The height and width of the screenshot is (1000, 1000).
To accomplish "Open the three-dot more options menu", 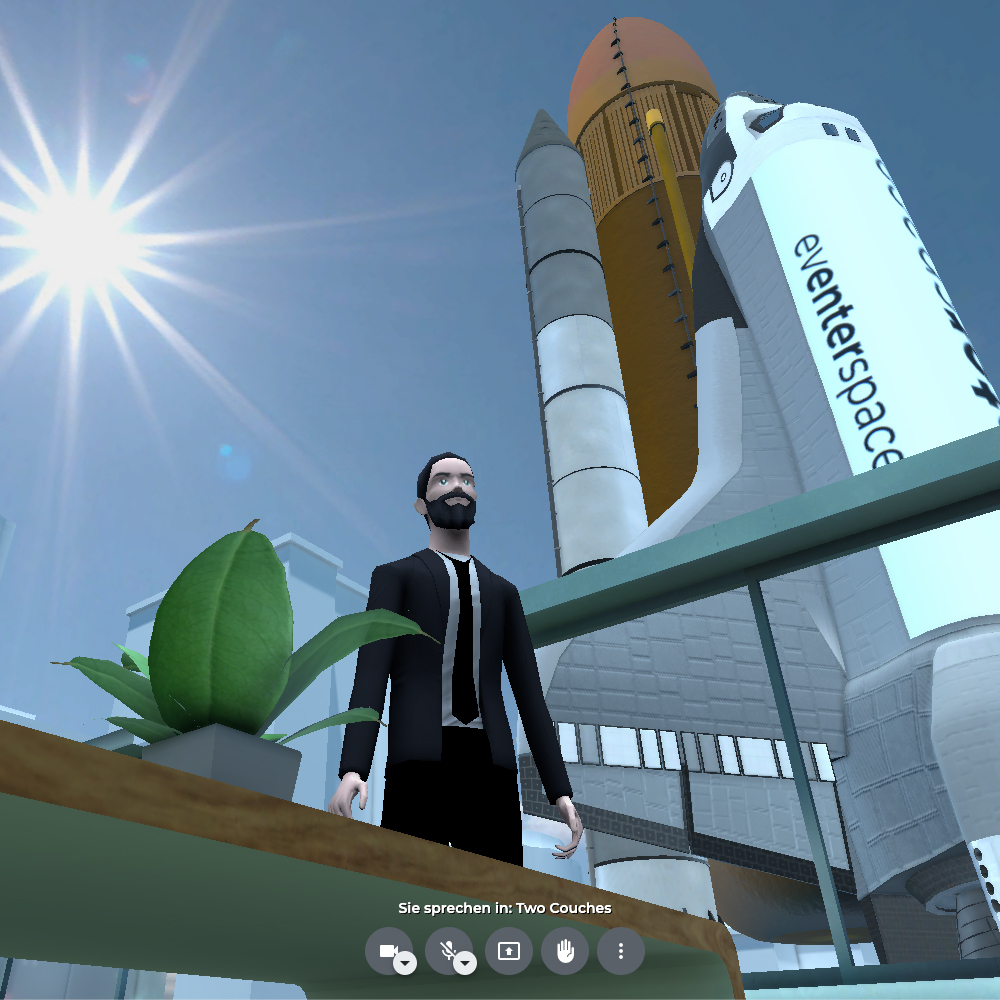I will pyautogui.click(x=621, y=951).
